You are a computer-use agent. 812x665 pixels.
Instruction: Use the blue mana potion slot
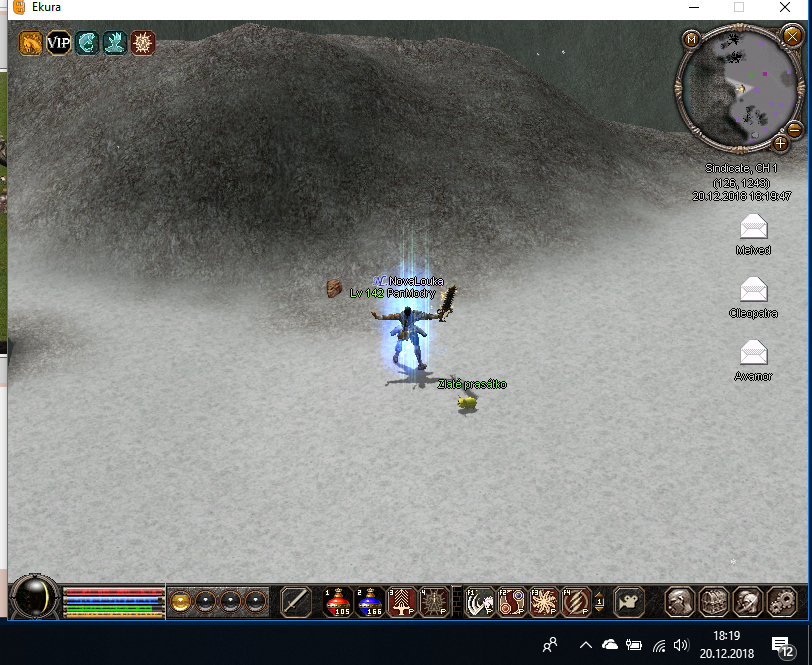coord(369,601)
